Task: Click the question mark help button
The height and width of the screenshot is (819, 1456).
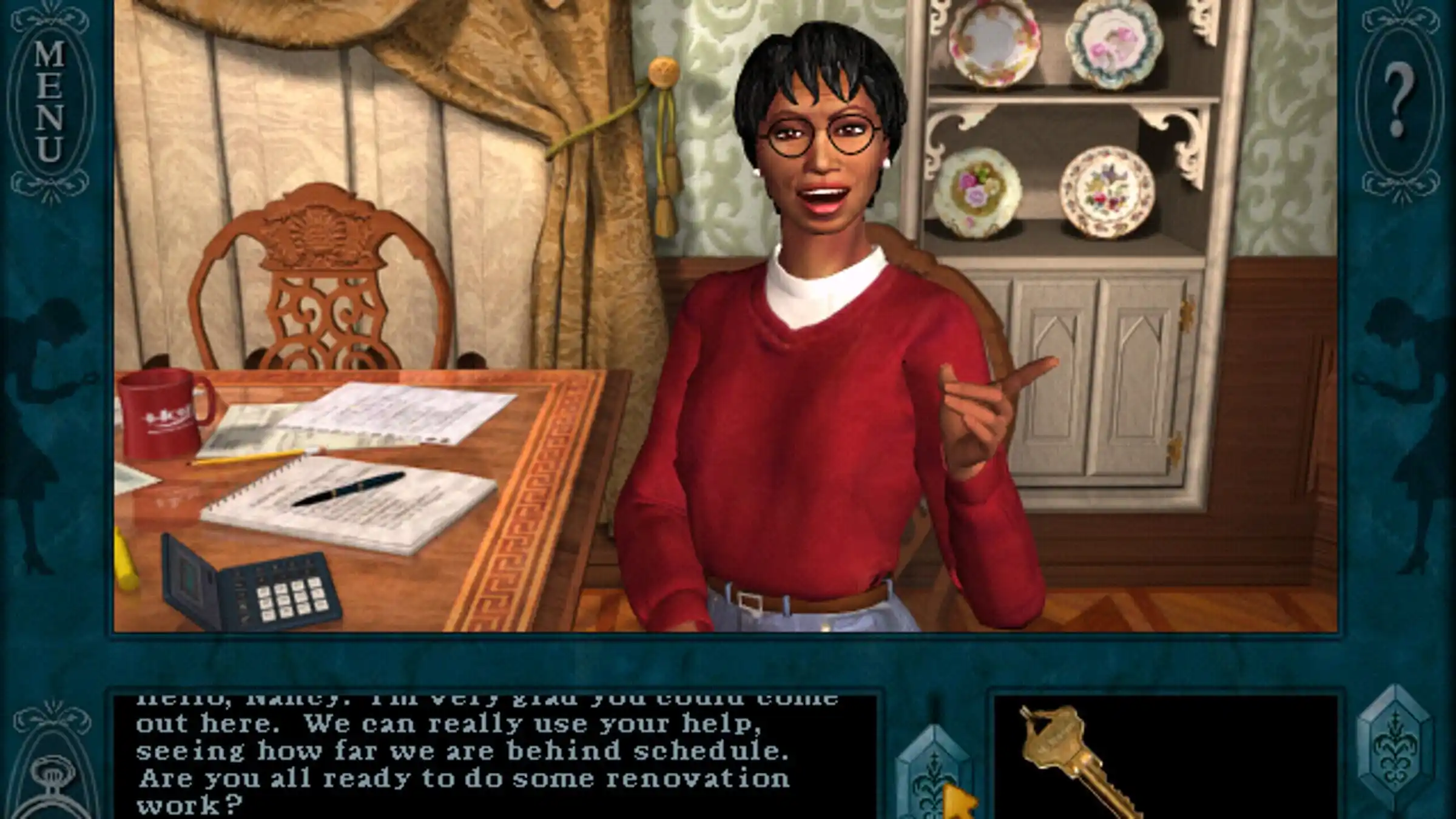Action: click(1400, 102)
